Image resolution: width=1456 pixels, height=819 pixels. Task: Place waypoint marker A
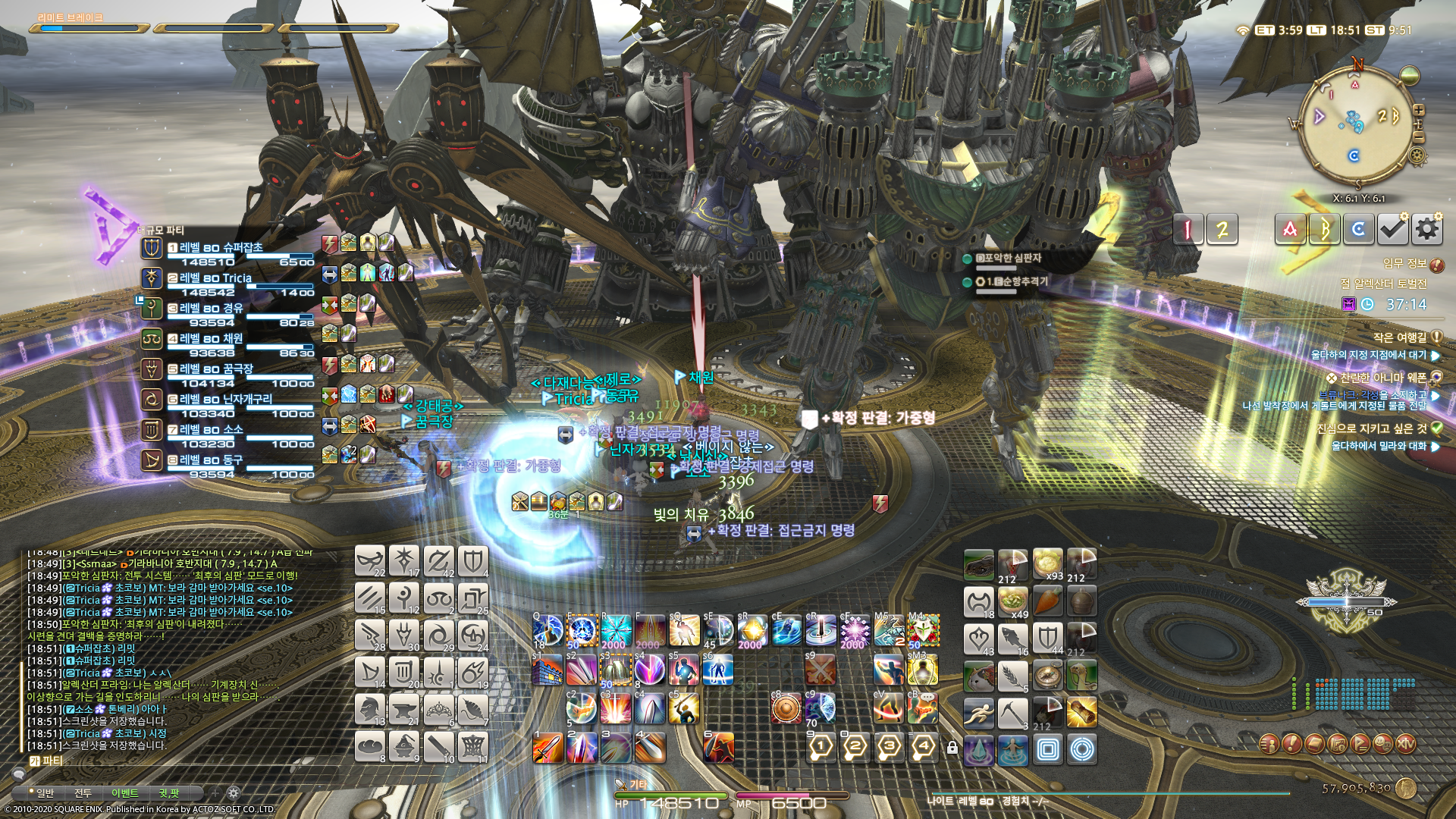[x=1290, y=229]
